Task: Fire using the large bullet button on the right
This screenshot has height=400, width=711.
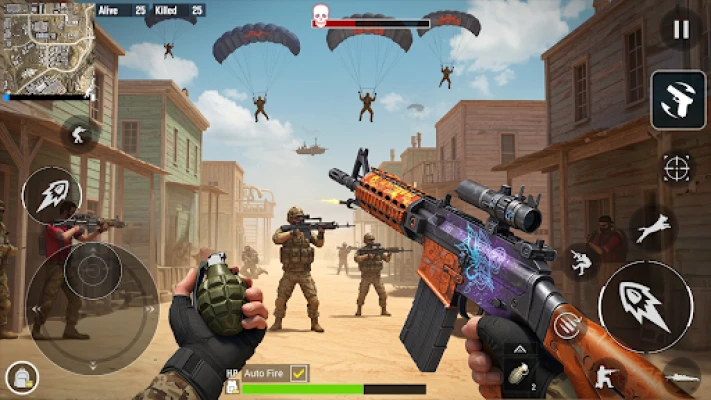Action: pos(645,306)
